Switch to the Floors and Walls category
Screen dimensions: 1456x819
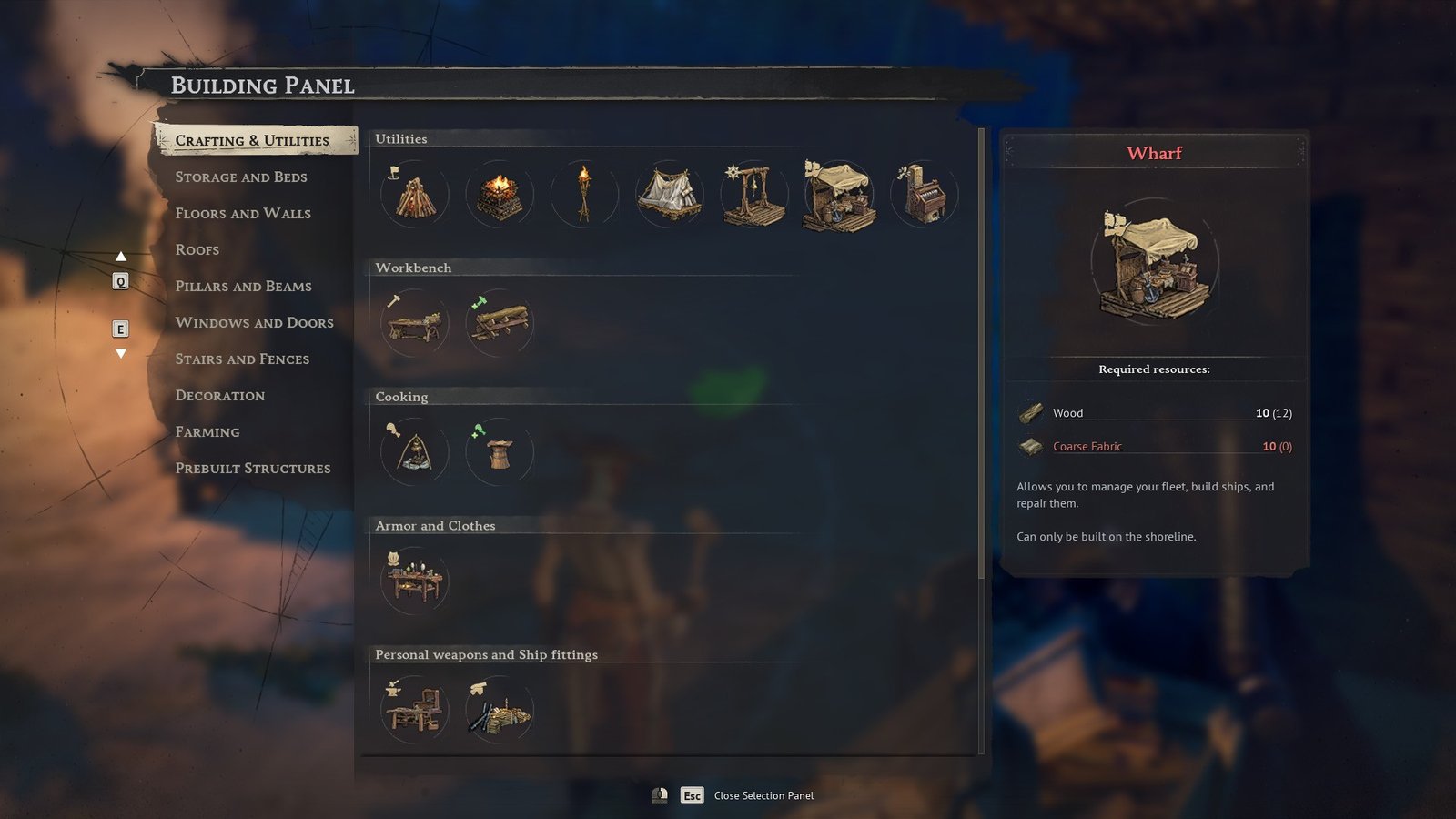point(243,213)
